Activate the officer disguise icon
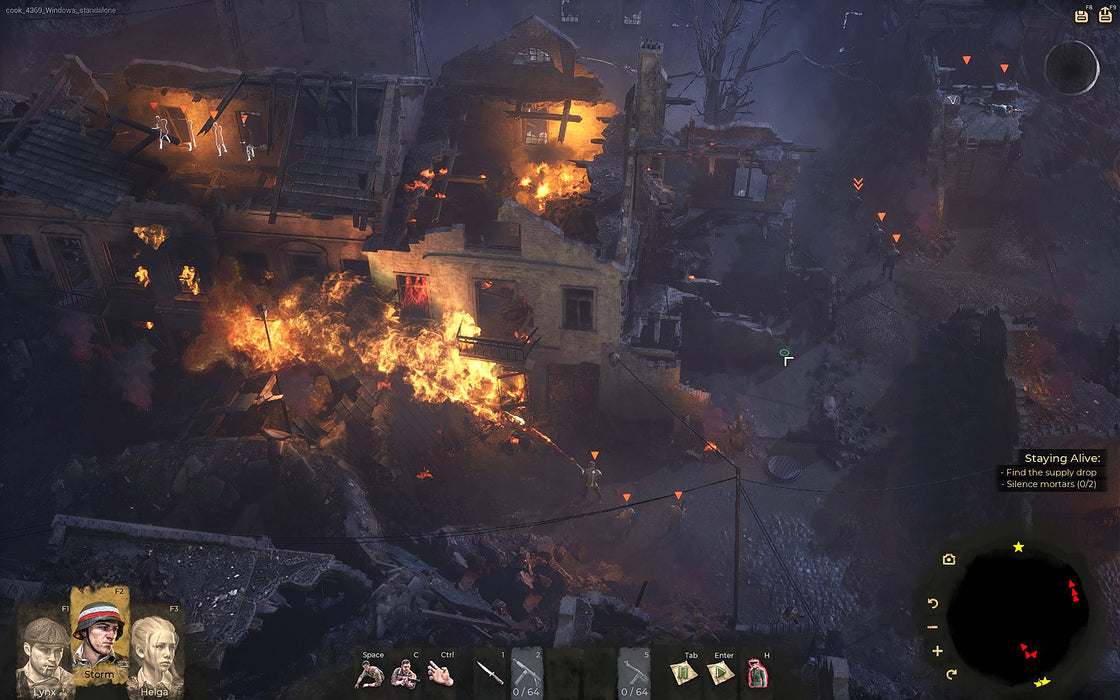Image resolution: width=1120 pixels, height=700 pixels. coord(758,673)
